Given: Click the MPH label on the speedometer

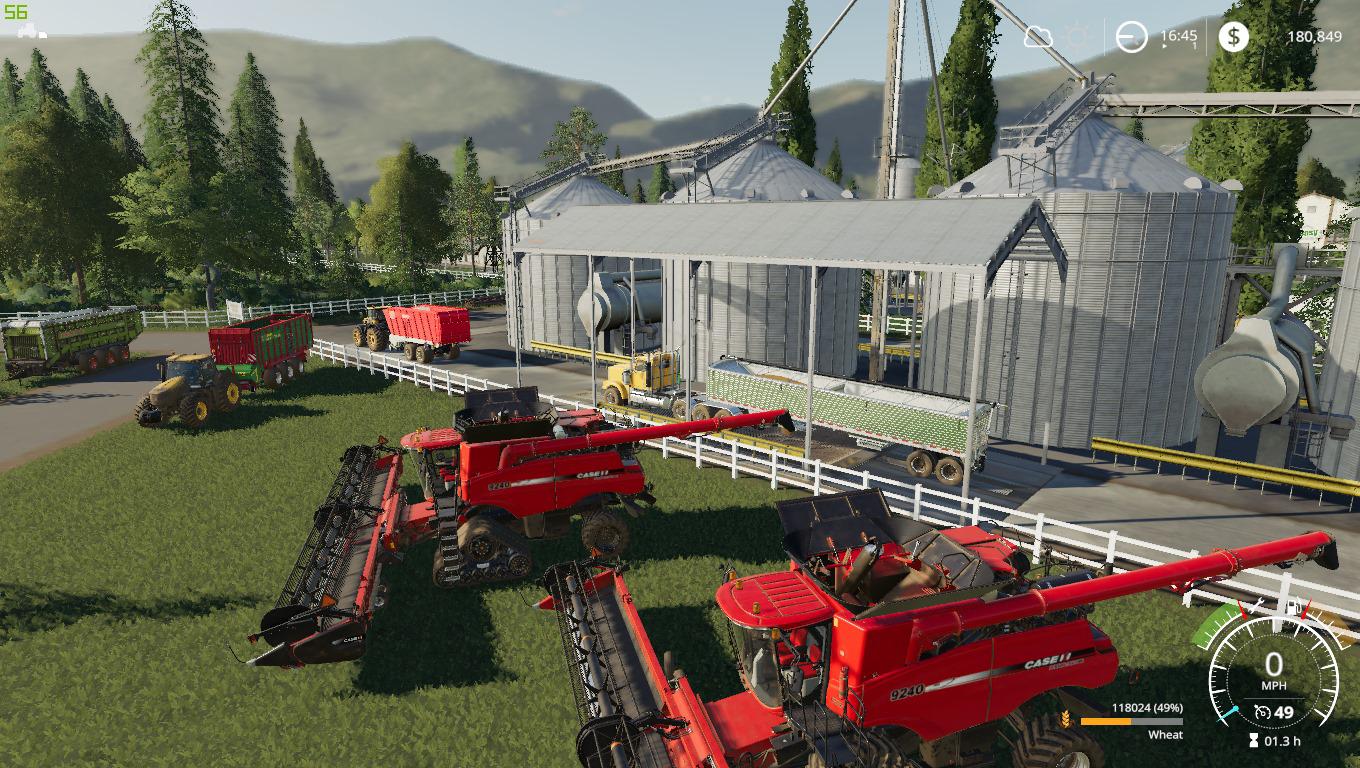Looking at the screenshot, I should click(x=1275, y=685).
